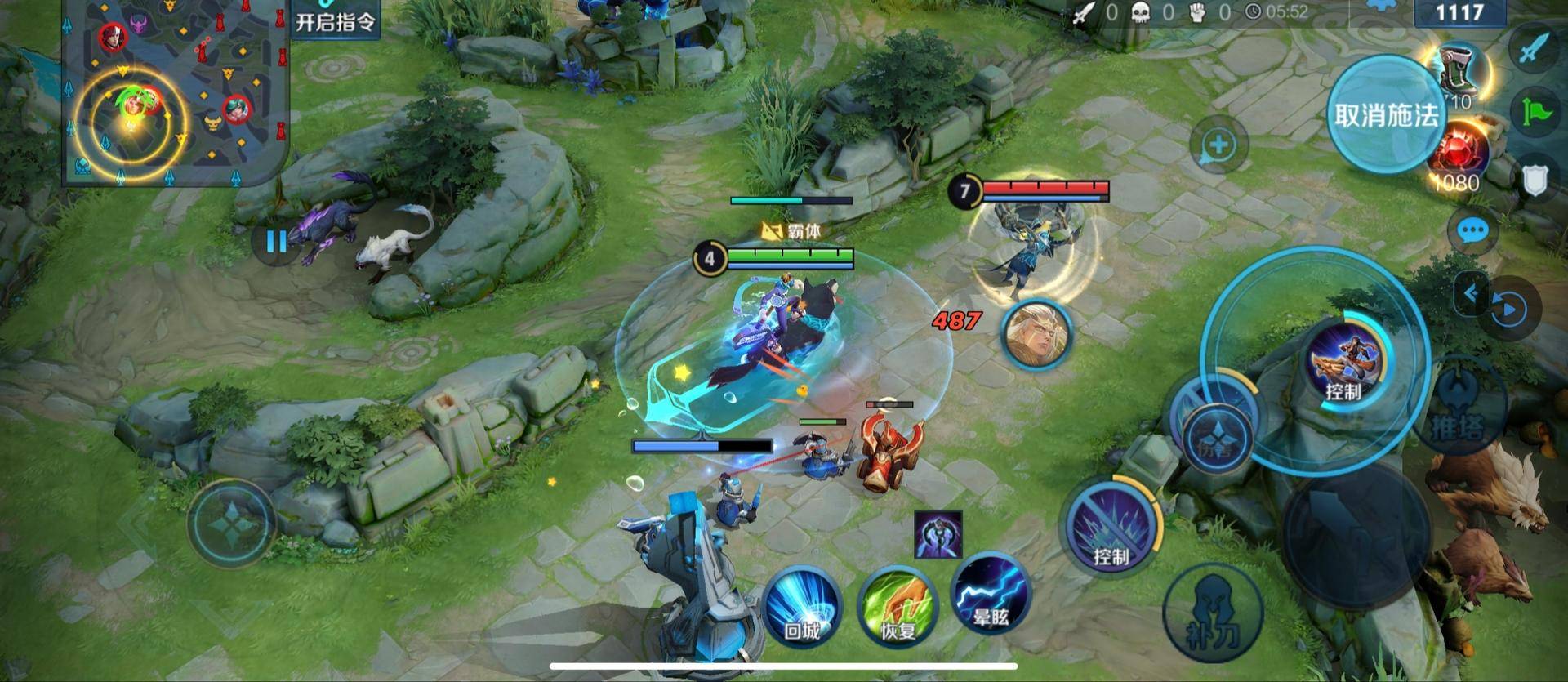1568x682 pixels.
Task: Tap the purple equipment skill icon
Action: point(938,535)
